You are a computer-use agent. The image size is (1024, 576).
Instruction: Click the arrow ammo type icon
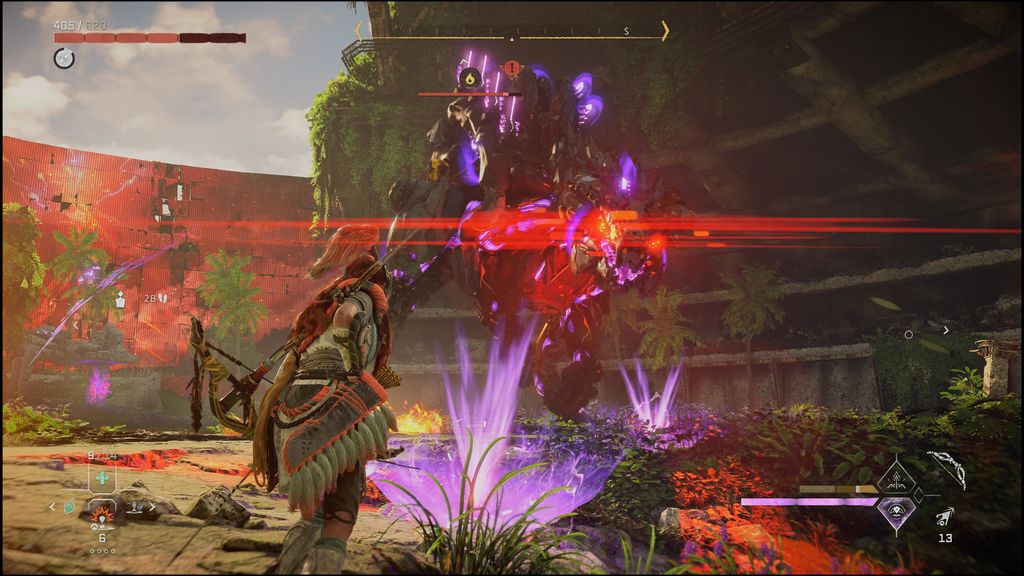tap(944, 516)
